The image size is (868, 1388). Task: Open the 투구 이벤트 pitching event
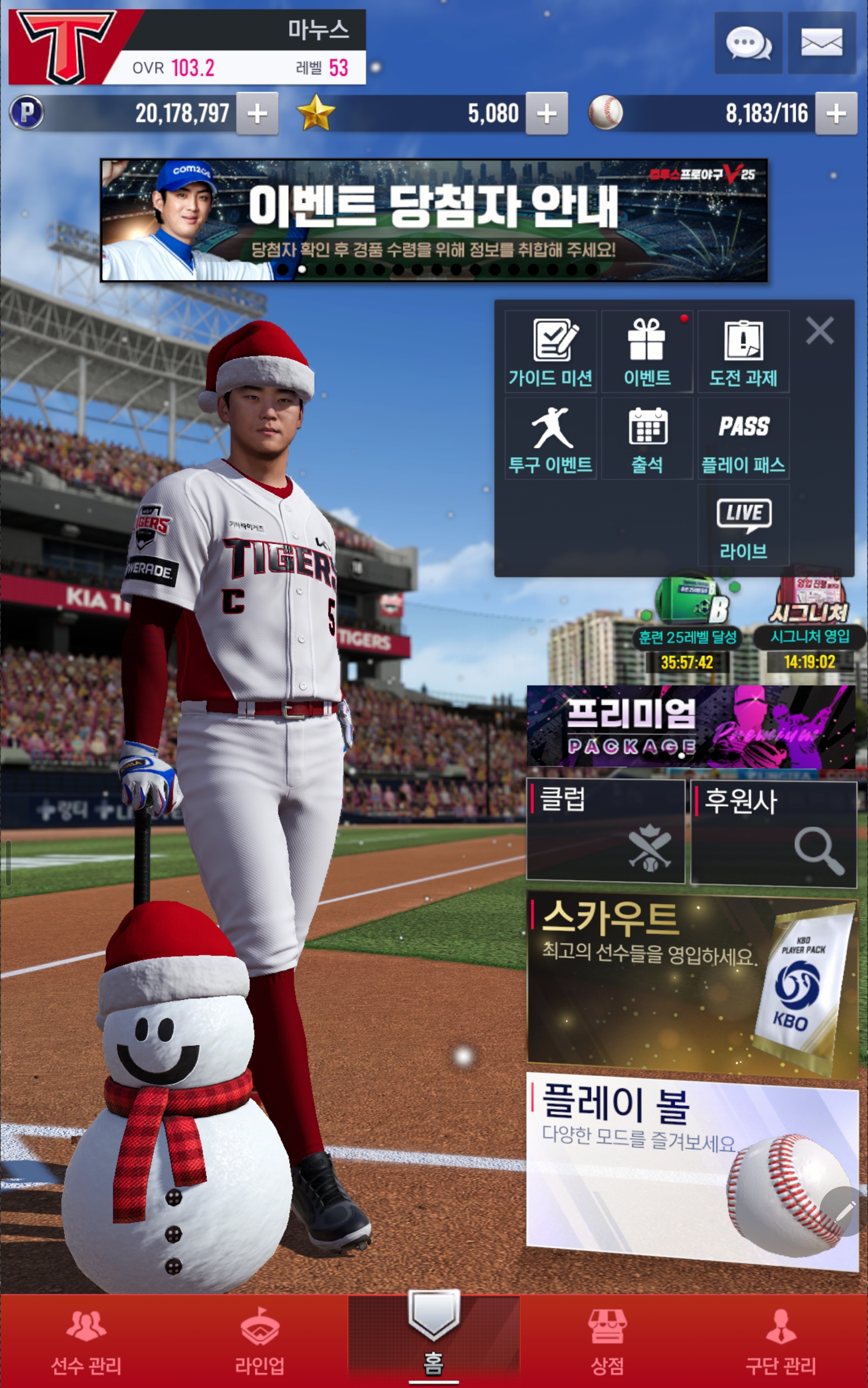550,439
